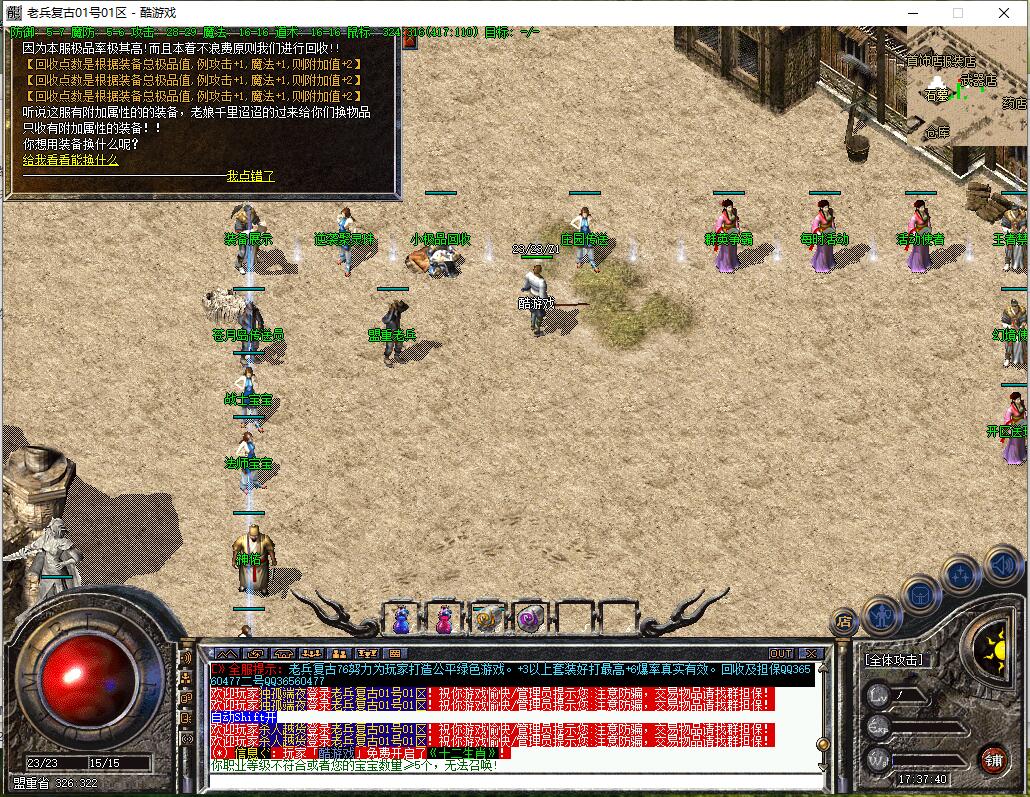
Task: Select the '我点错了' dialogue option
Action: click(250, 176)
